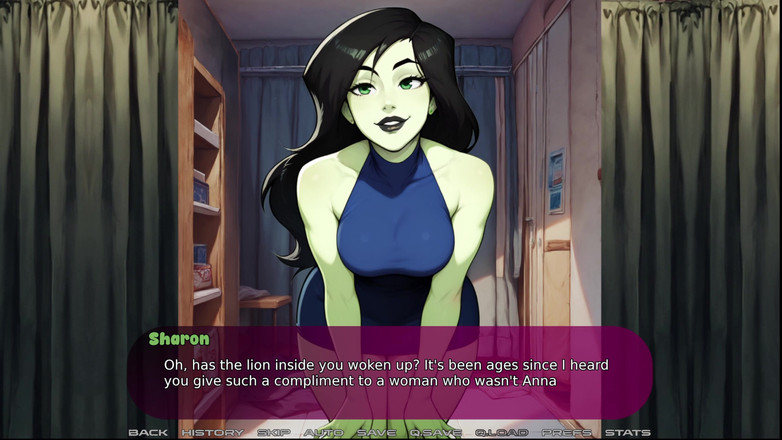
Task: Open the Prefs settings screen
Action: tap(566, 432)
